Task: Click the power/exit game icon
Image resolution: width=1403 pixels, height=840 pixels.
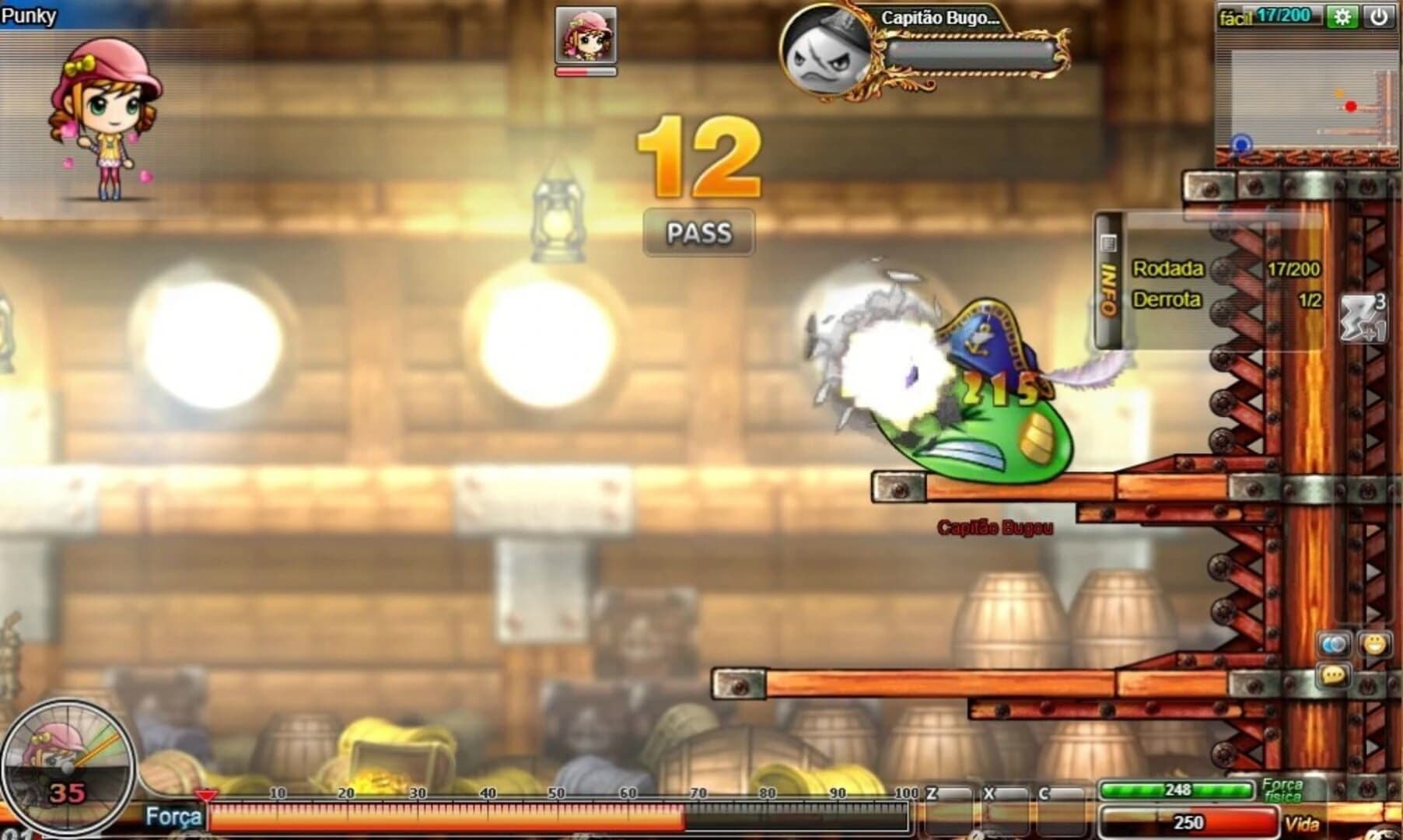Action: (1378, 15)
